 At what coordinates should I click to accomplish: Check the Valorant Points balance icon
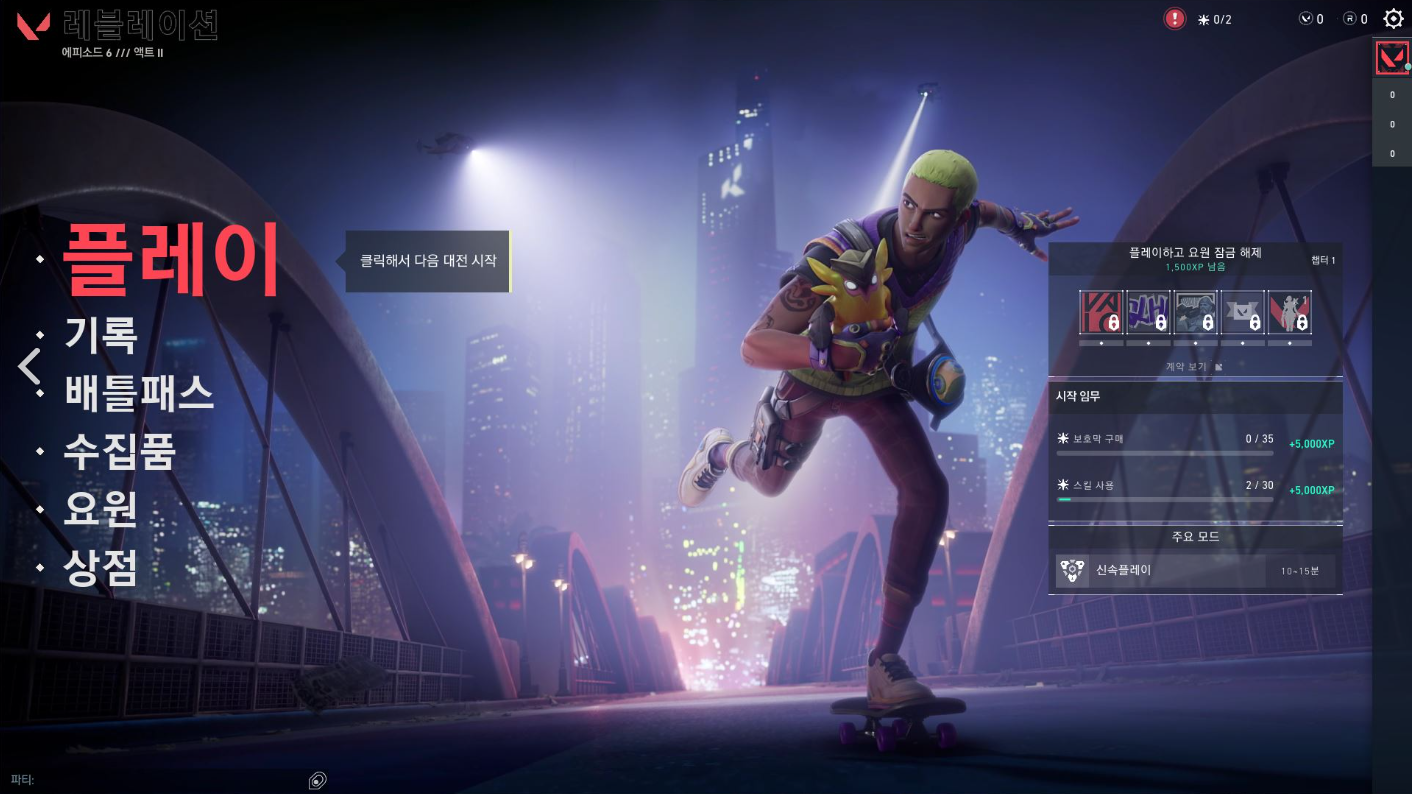pyautogui.click(x=1305, y=19)
